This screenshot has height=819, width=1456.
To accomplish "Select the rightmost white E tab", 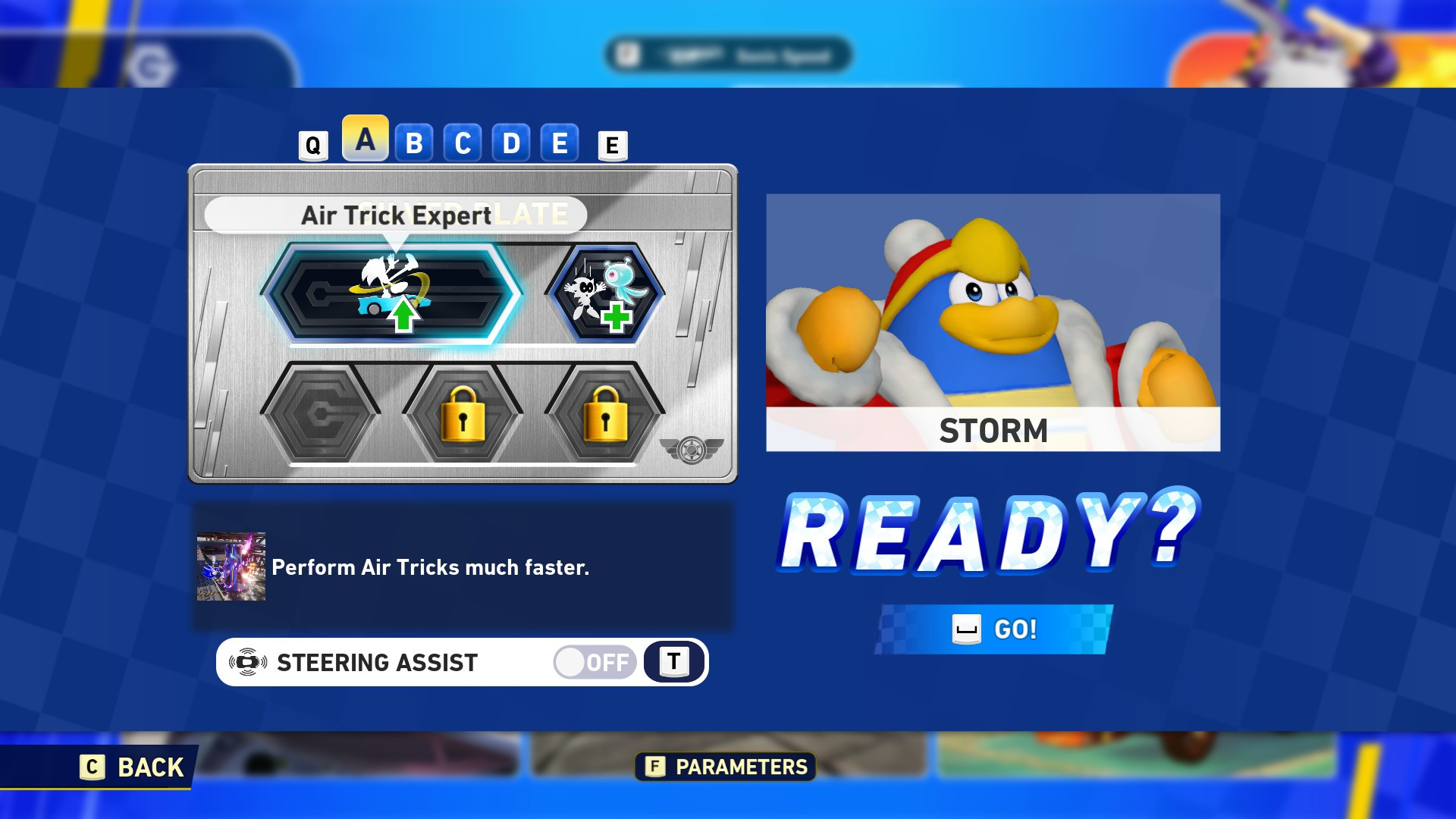I will [611, 144].
